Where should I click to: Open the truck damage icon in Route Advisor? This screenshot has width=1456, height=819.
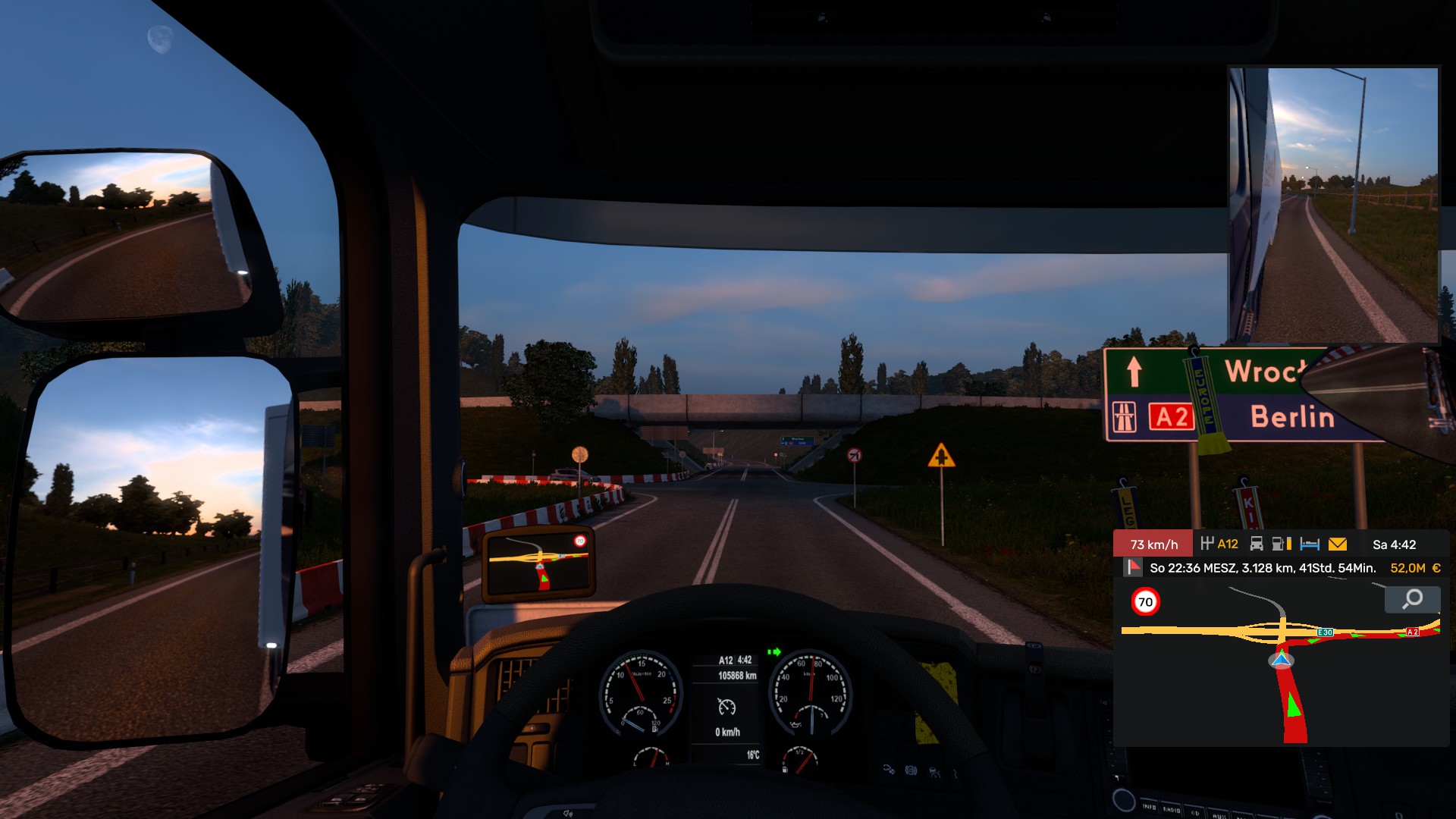pos(1257,544)
